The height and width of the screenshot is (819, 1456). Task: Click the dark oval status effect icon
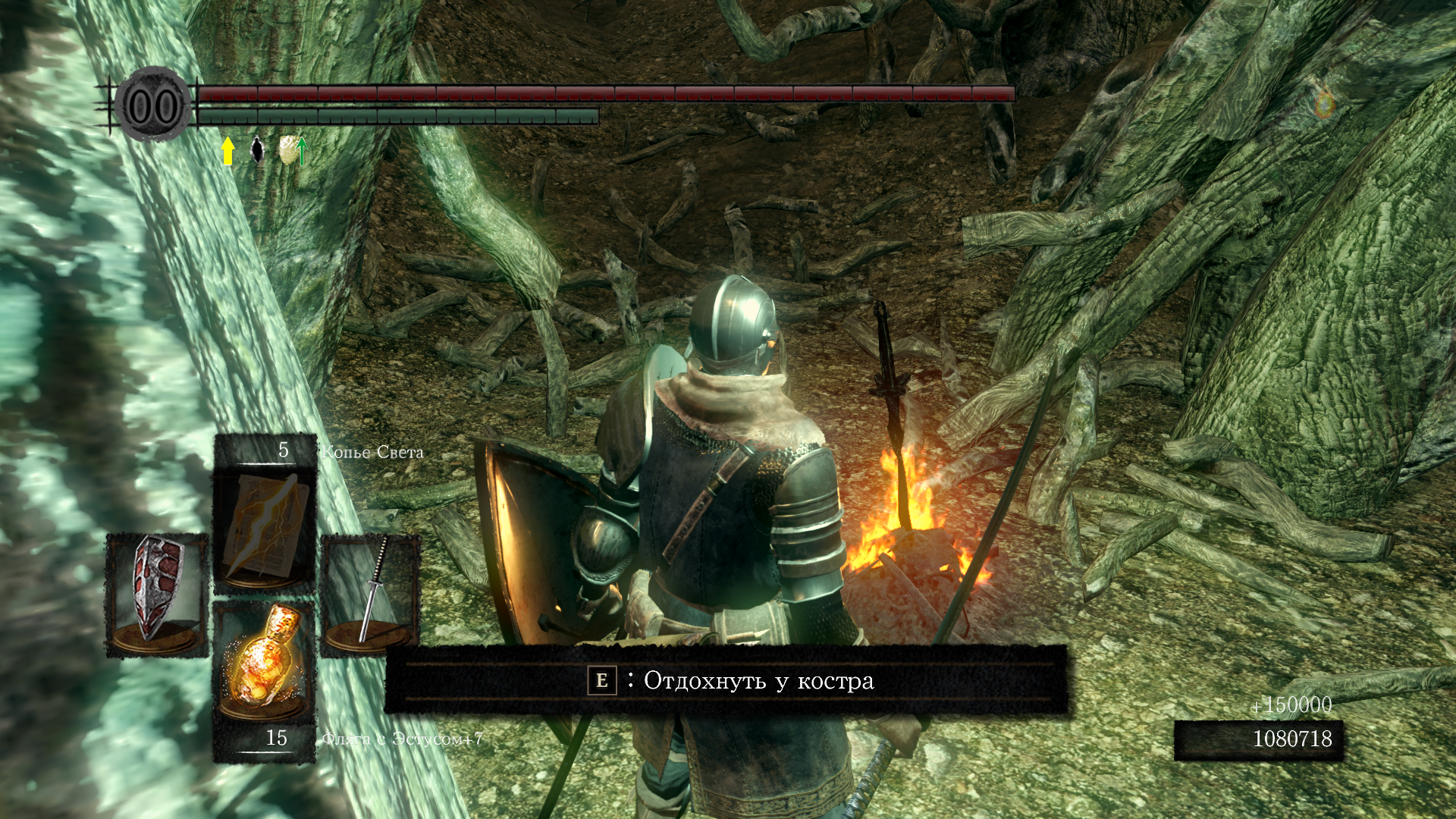point(258,150)
